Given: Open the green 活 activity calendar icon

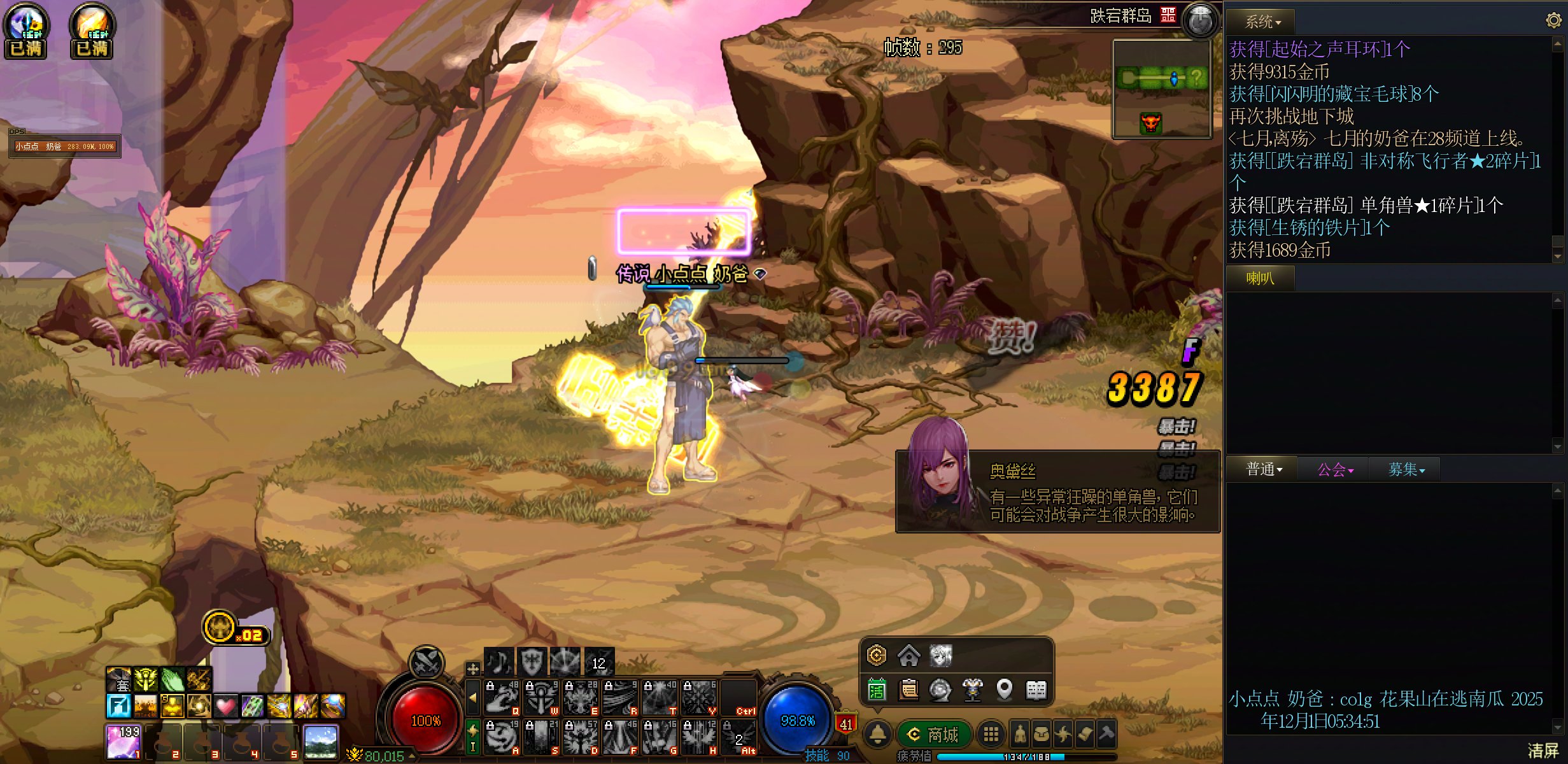Looking at the screenshot, I should coord(877,690).
